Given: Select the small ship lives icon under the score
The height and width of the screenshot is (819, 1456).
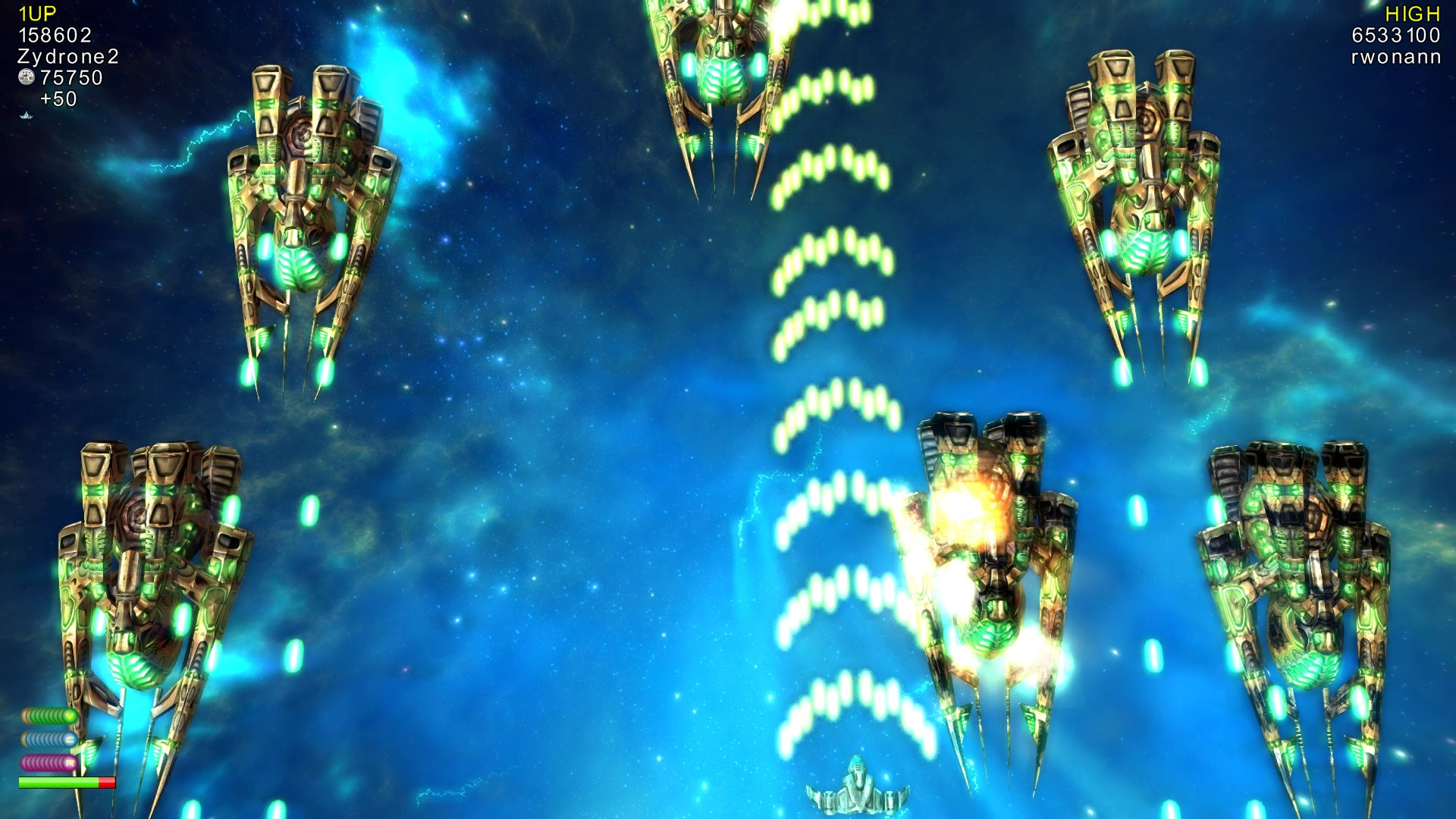Looking at the screenshot, I should (26, 116).
